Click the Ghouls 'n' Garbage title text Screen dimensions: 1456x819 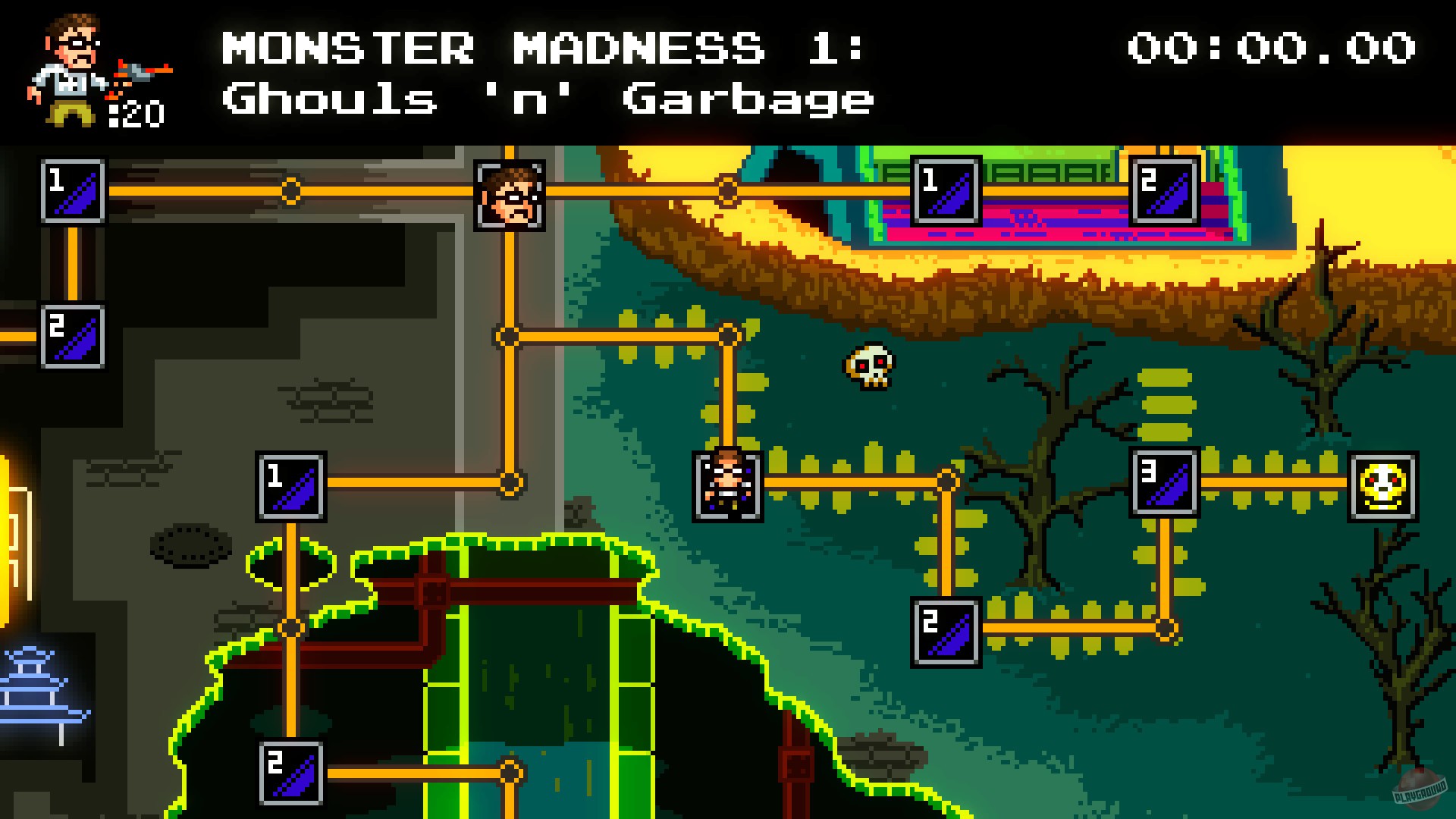(546, 97)
